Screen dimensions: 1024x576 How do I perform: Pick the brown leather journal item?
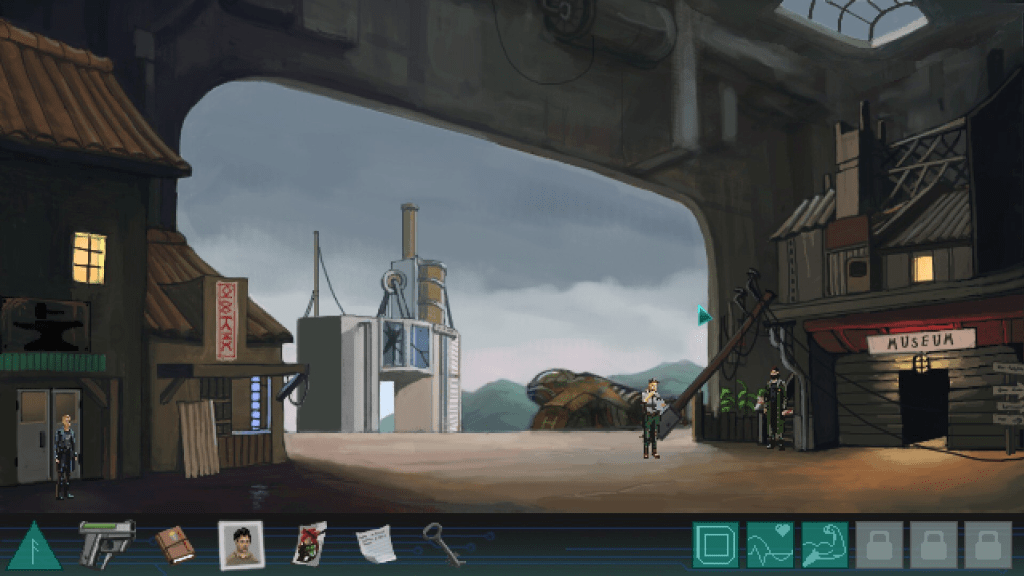[x=174, y=544]
